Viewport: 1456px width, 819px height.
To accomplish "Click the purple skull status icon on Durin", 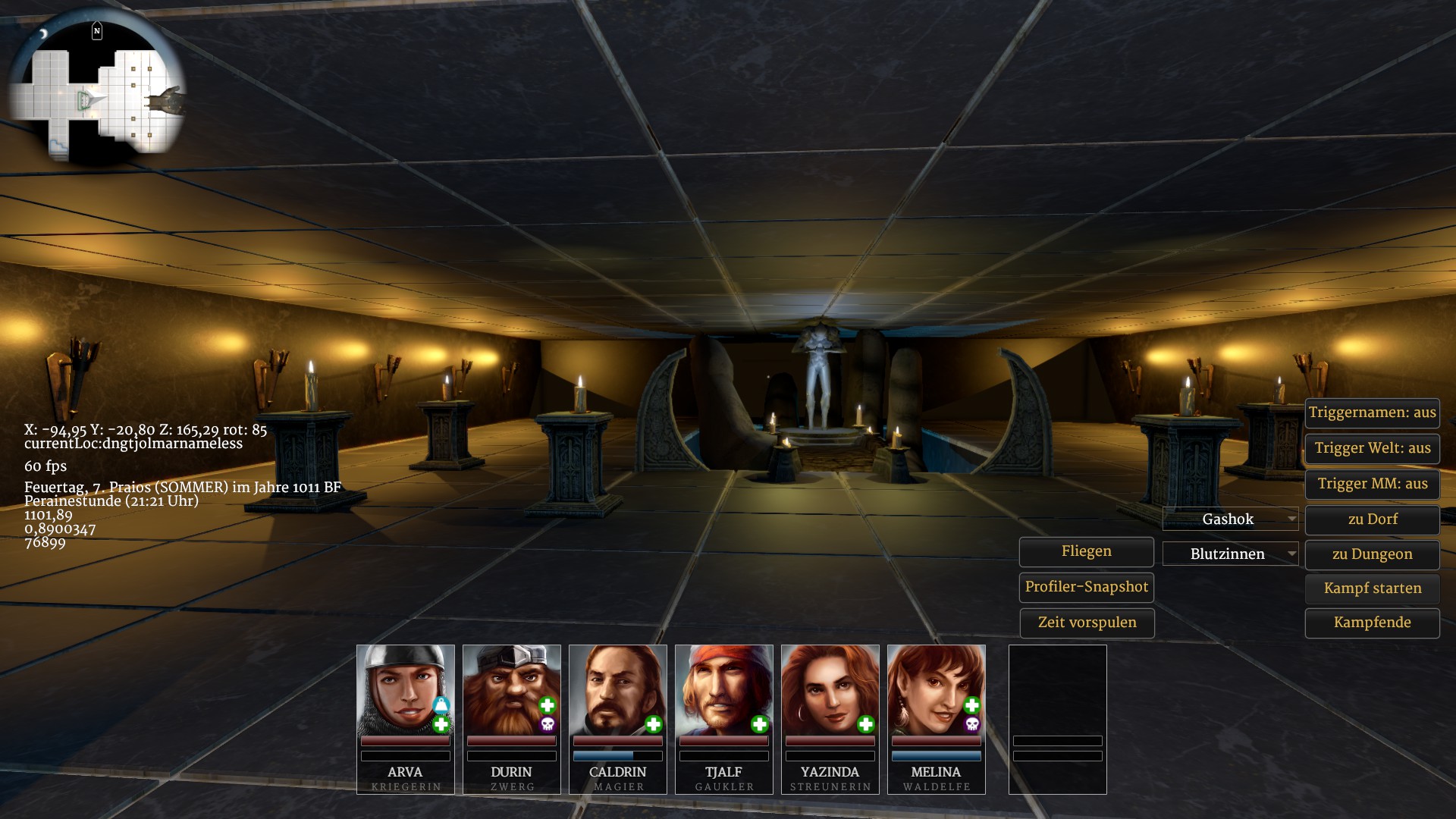I will point(548,725).
